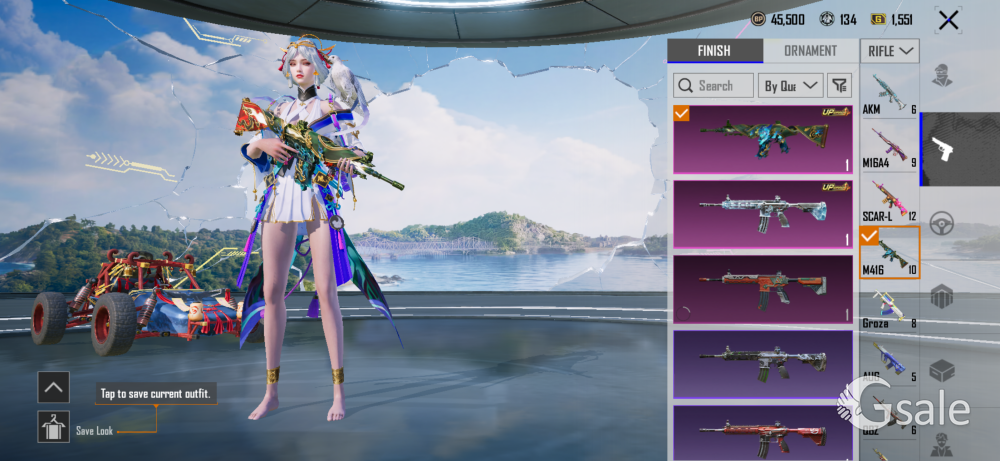Save current look with hanger icon
Viewport: 1000px width, 461px height.
pos(53,427)
